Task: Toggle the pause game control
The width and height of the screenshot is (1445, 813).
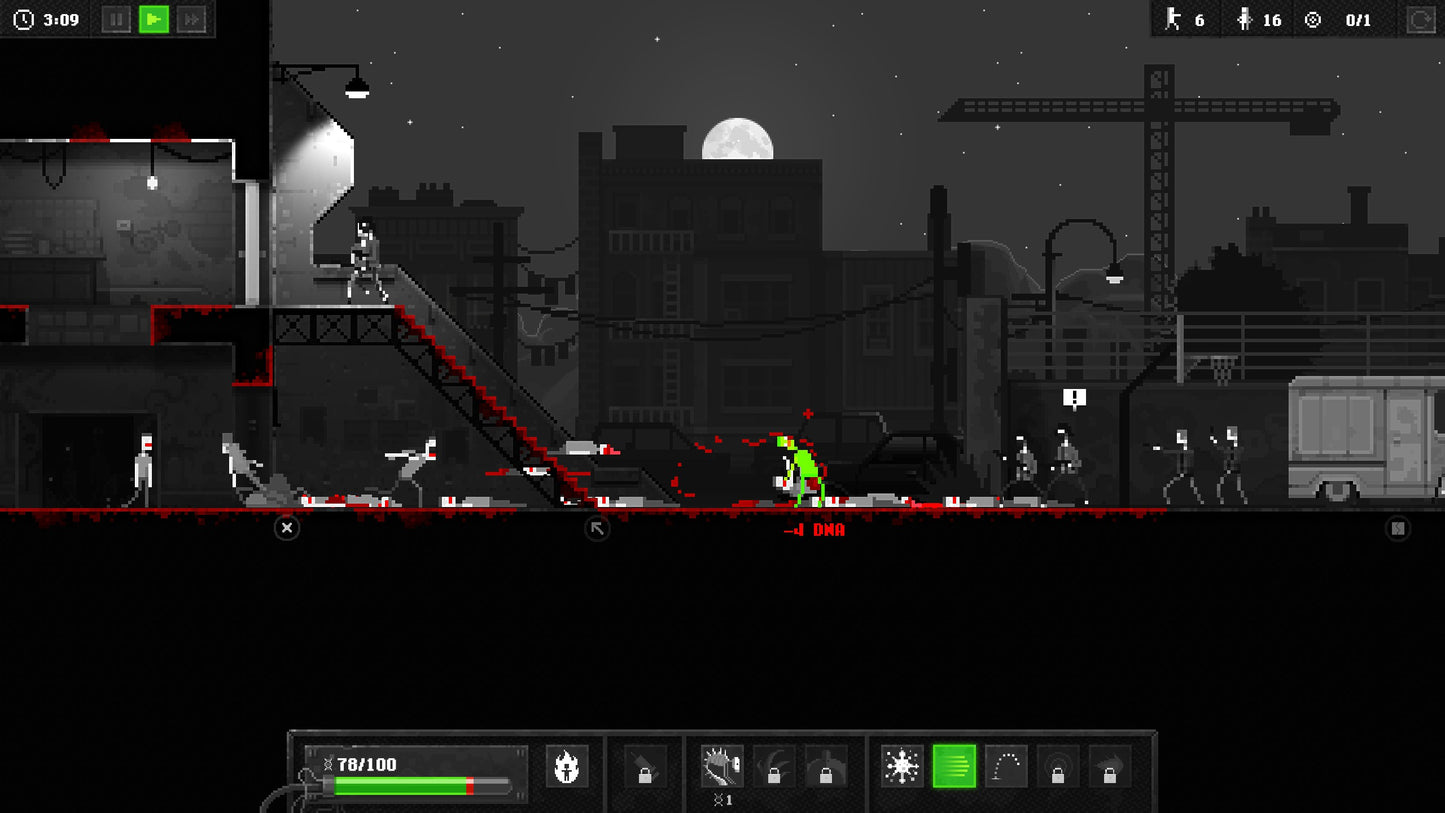Action: click(x=118, y=17)
